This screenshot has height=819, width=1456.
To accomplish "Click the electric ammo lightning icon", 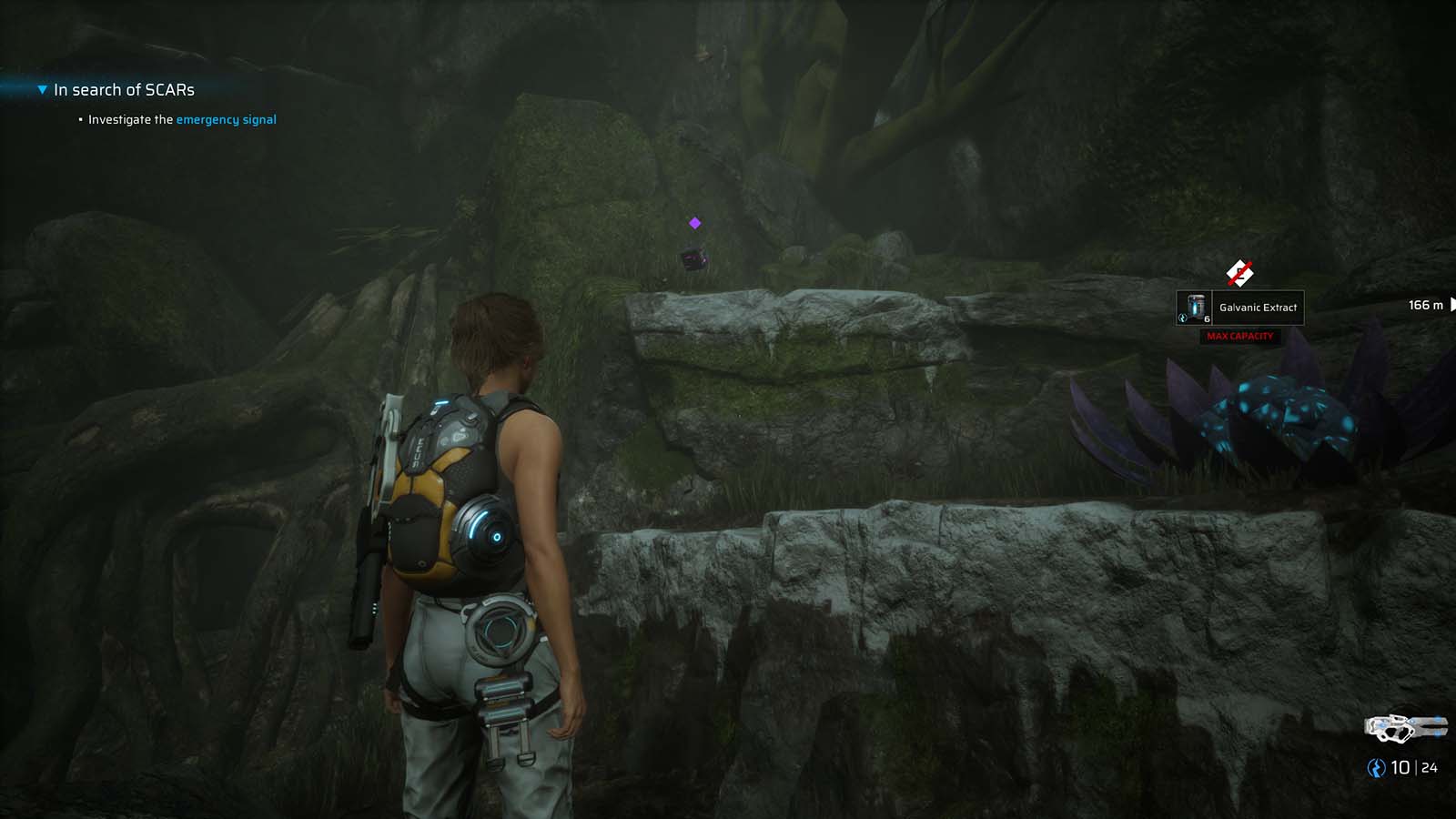I will 1376,767.
